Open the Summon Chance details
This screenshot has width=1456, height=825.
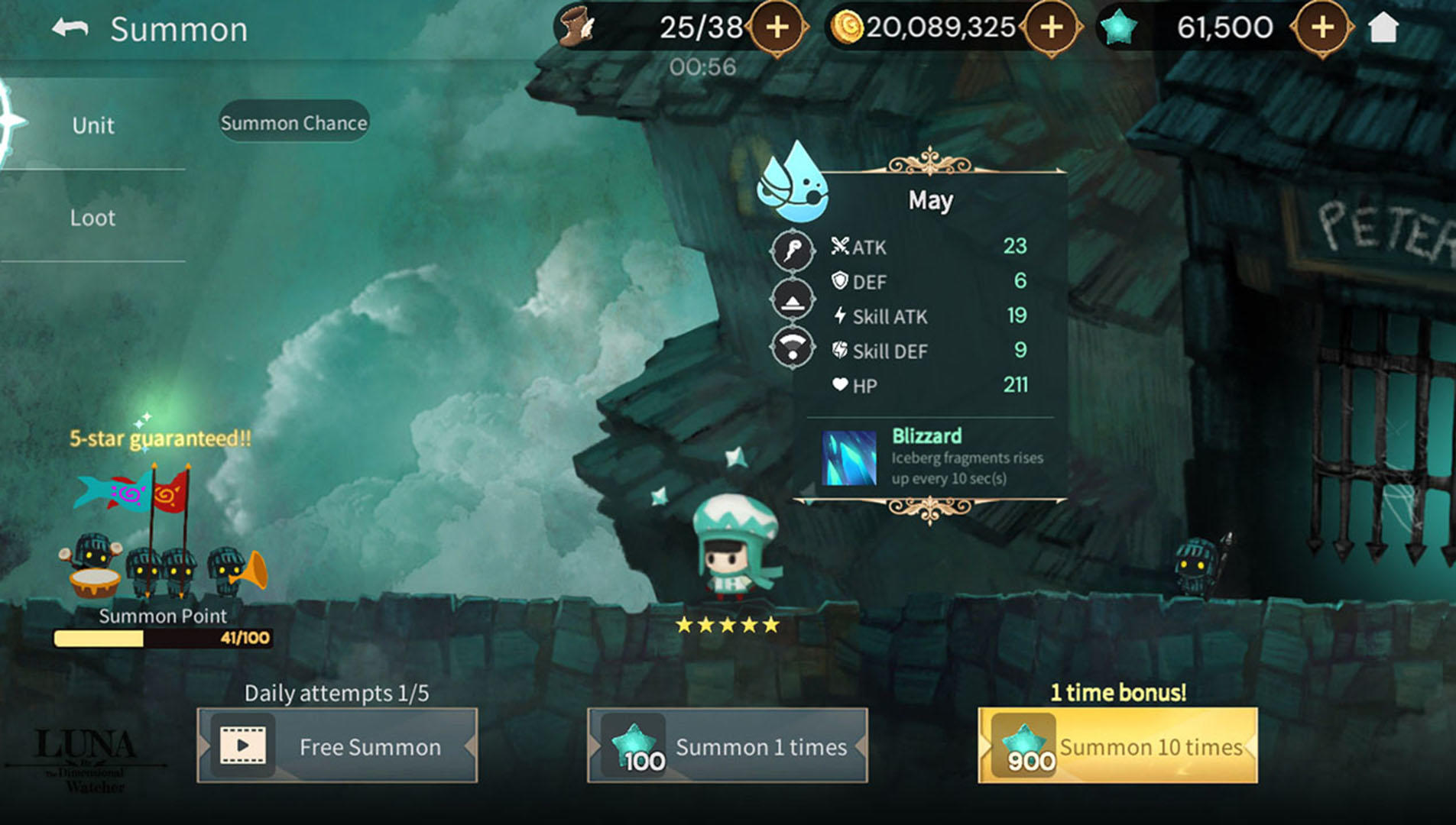coord(294,122)
